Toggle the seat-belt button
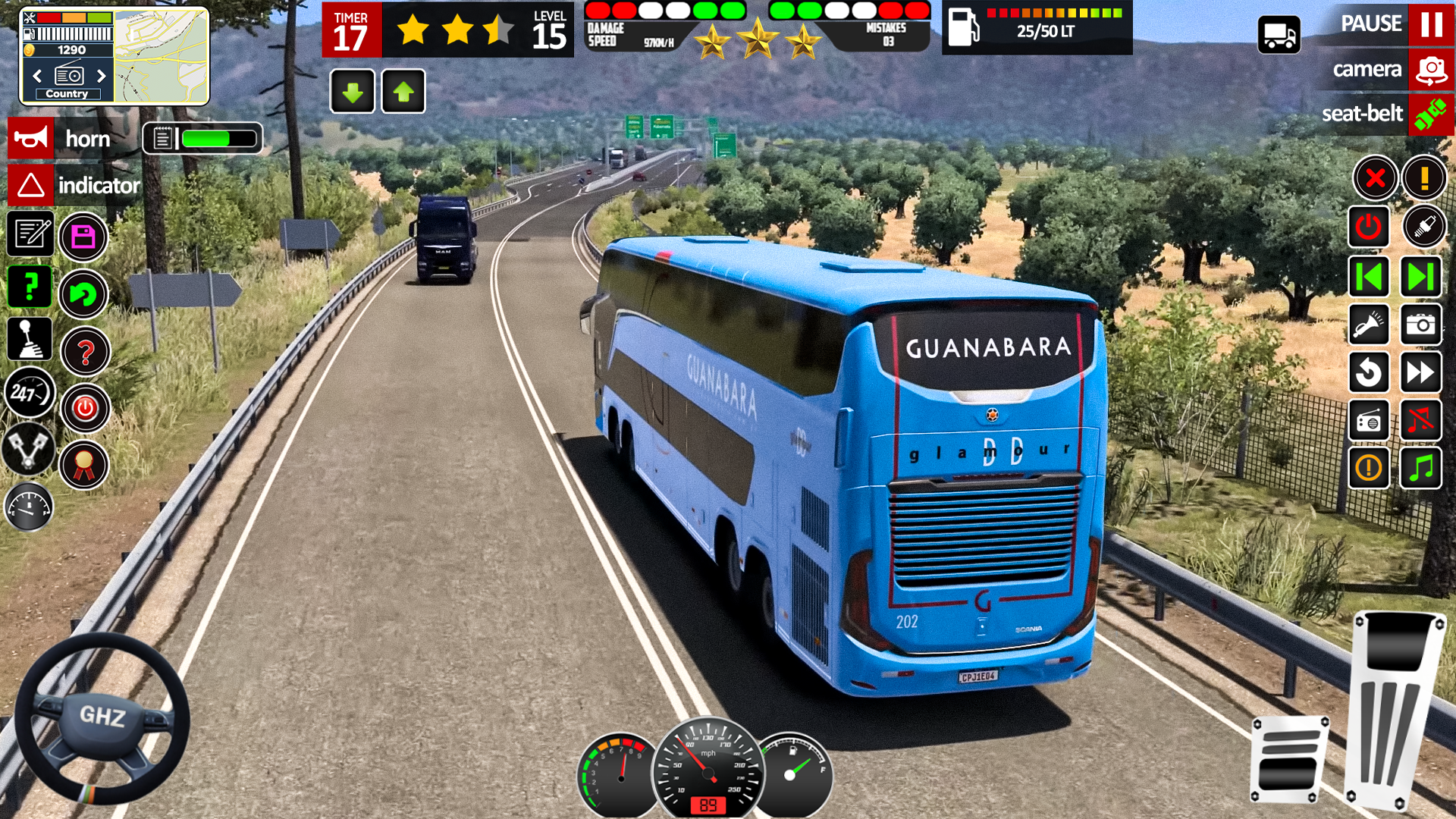The width and height of the screenshot is (1456, 819). [1430, 115]
